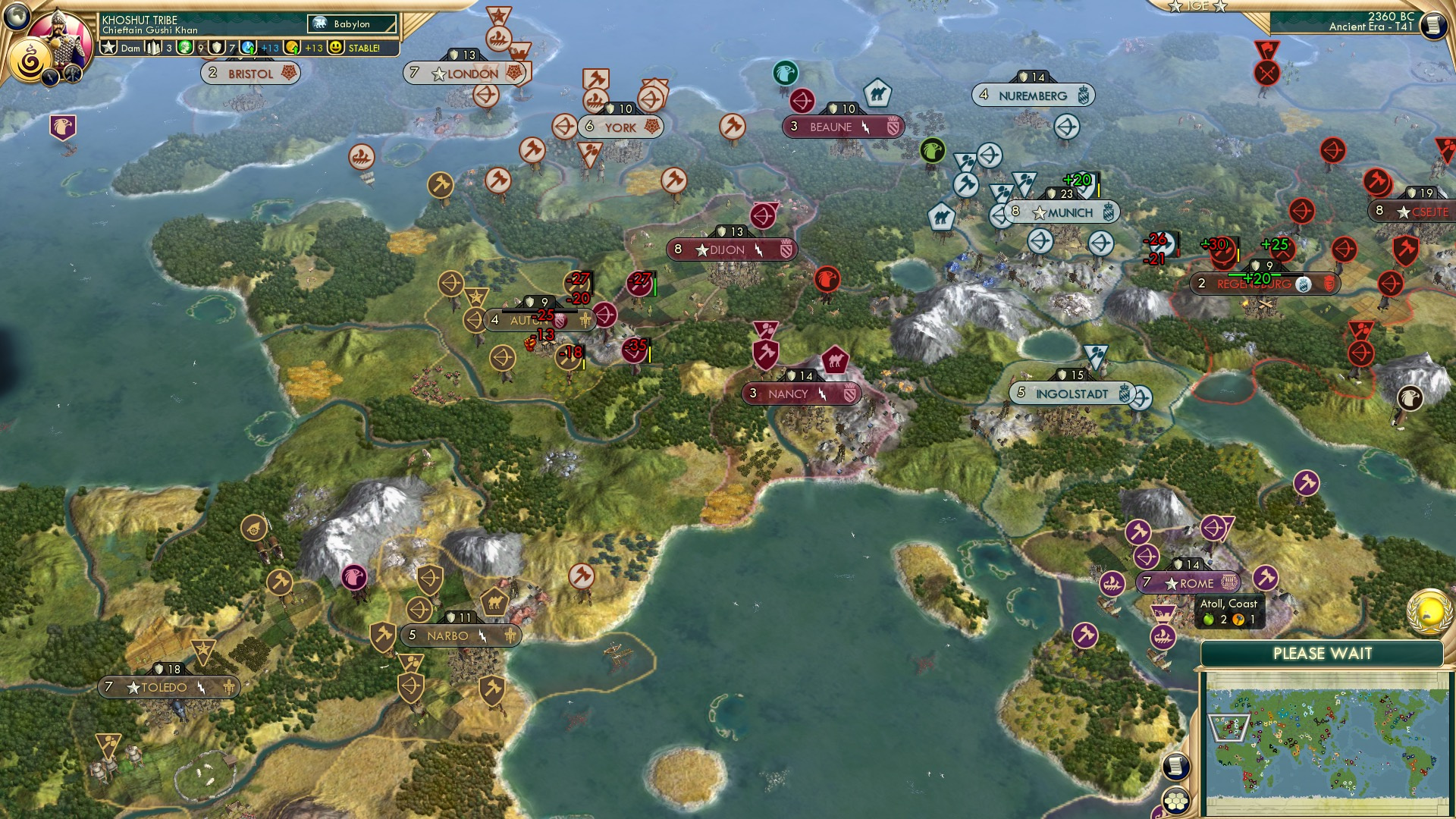Click the social policies star icon labeled Dam
The width and height of the screenshot is (1456, 819).
click(108, 47)
